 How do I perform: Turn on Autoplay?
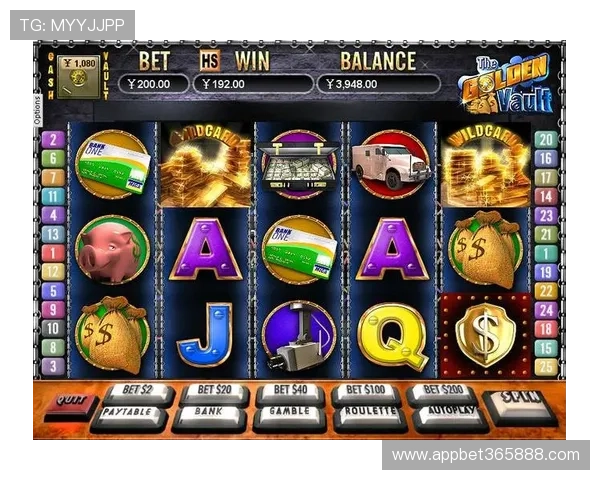[x=448, y=413]
